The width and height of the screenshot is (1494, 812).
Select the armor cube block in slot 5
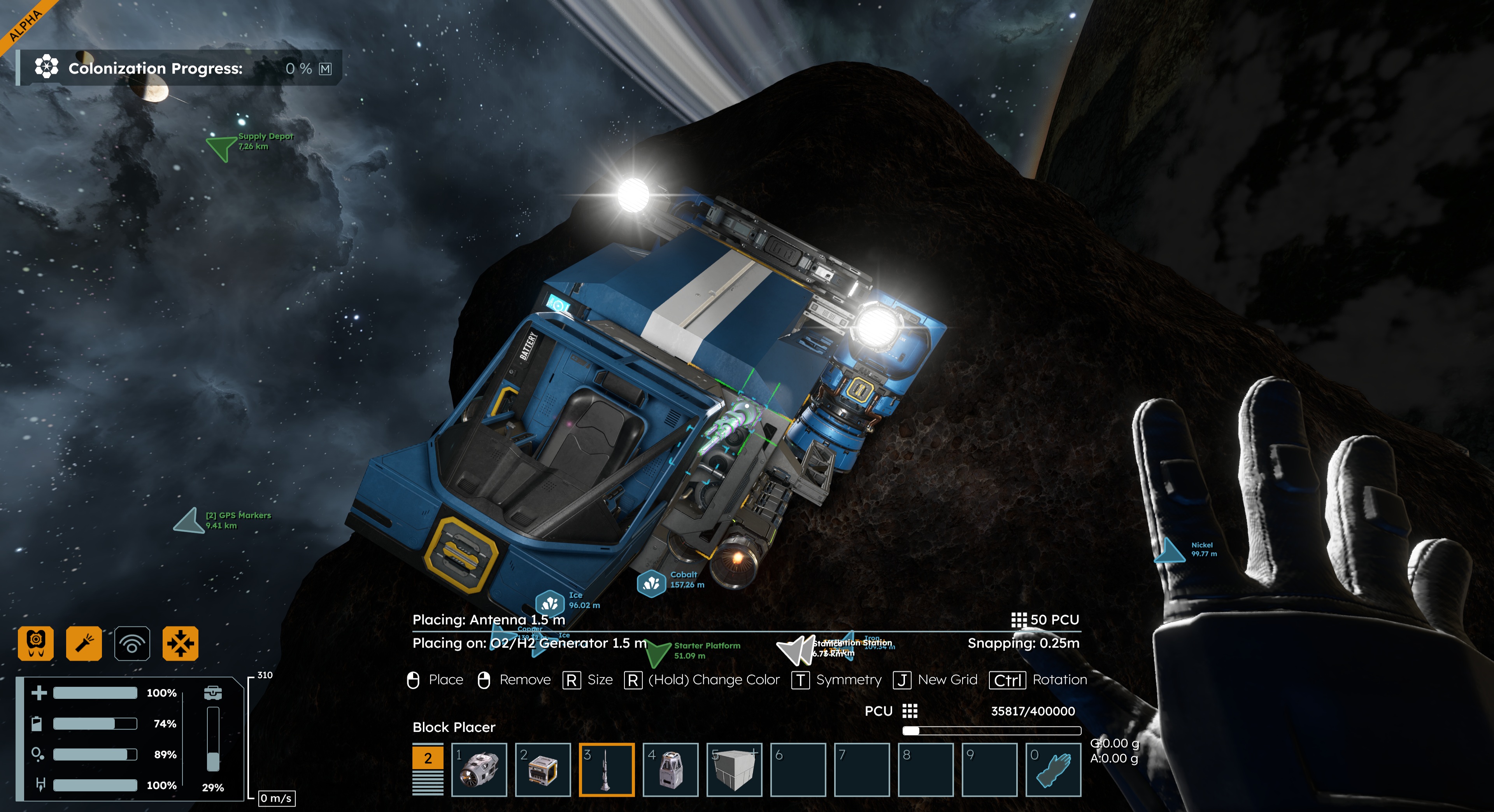(734, 770)
